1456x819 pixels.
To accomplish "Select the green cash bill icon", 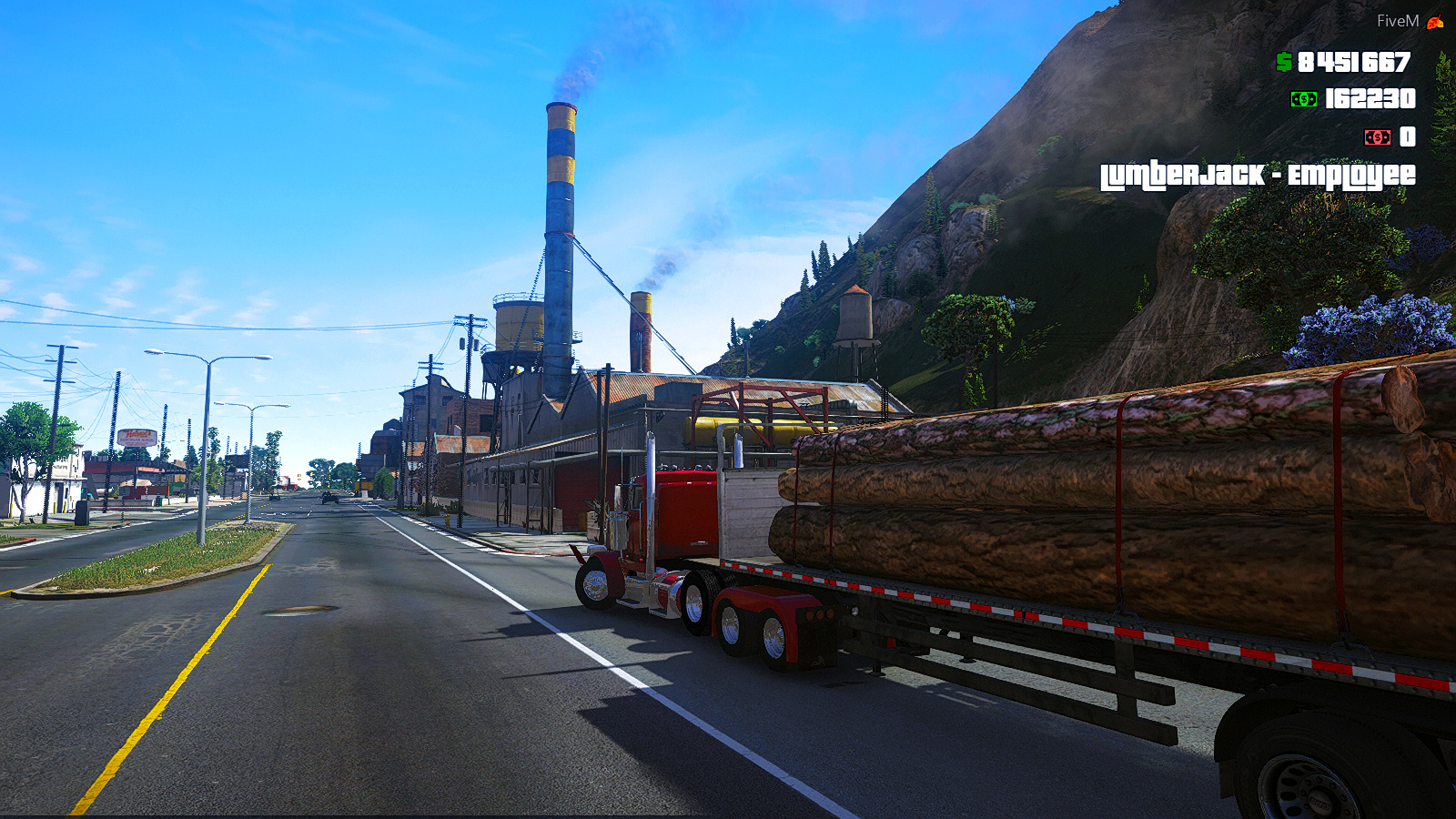I will 1303,99.
